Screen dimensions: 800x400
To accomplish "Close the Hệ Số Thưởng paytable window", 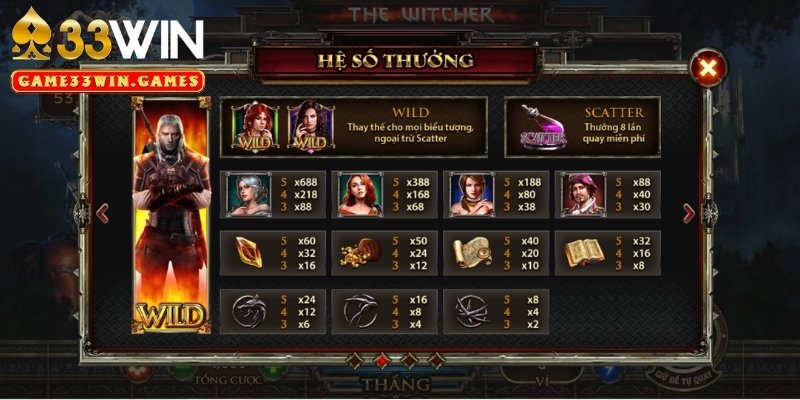I will 707,68.
